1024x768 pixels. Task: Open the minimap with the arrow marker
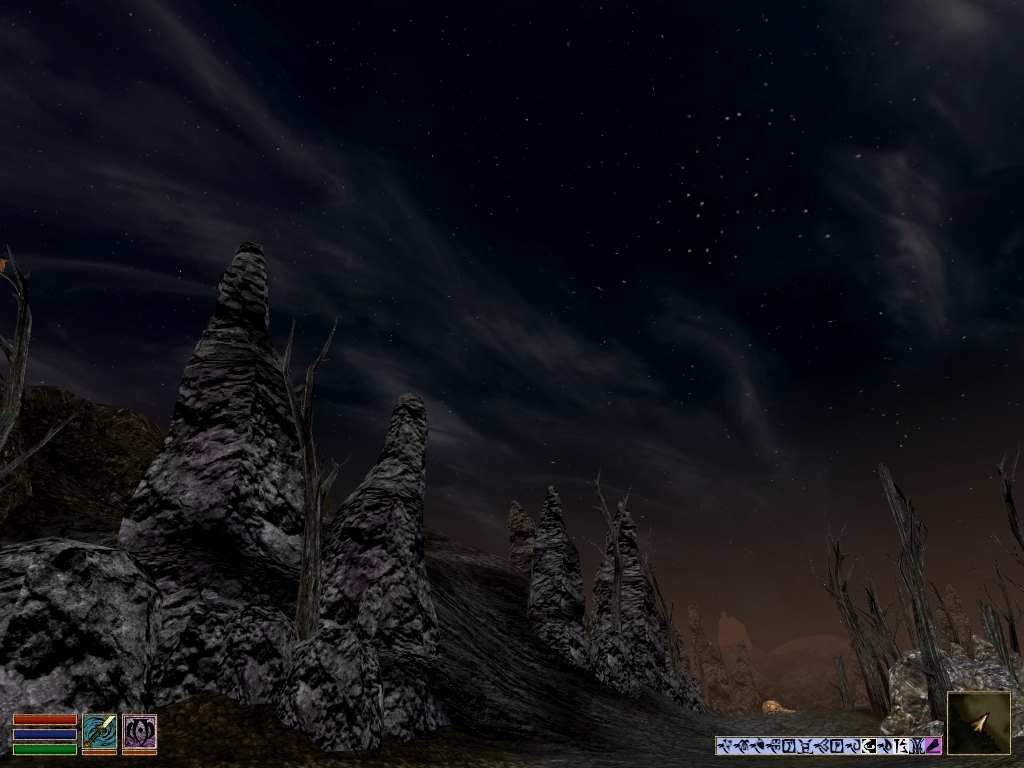(x=978, y=722)
